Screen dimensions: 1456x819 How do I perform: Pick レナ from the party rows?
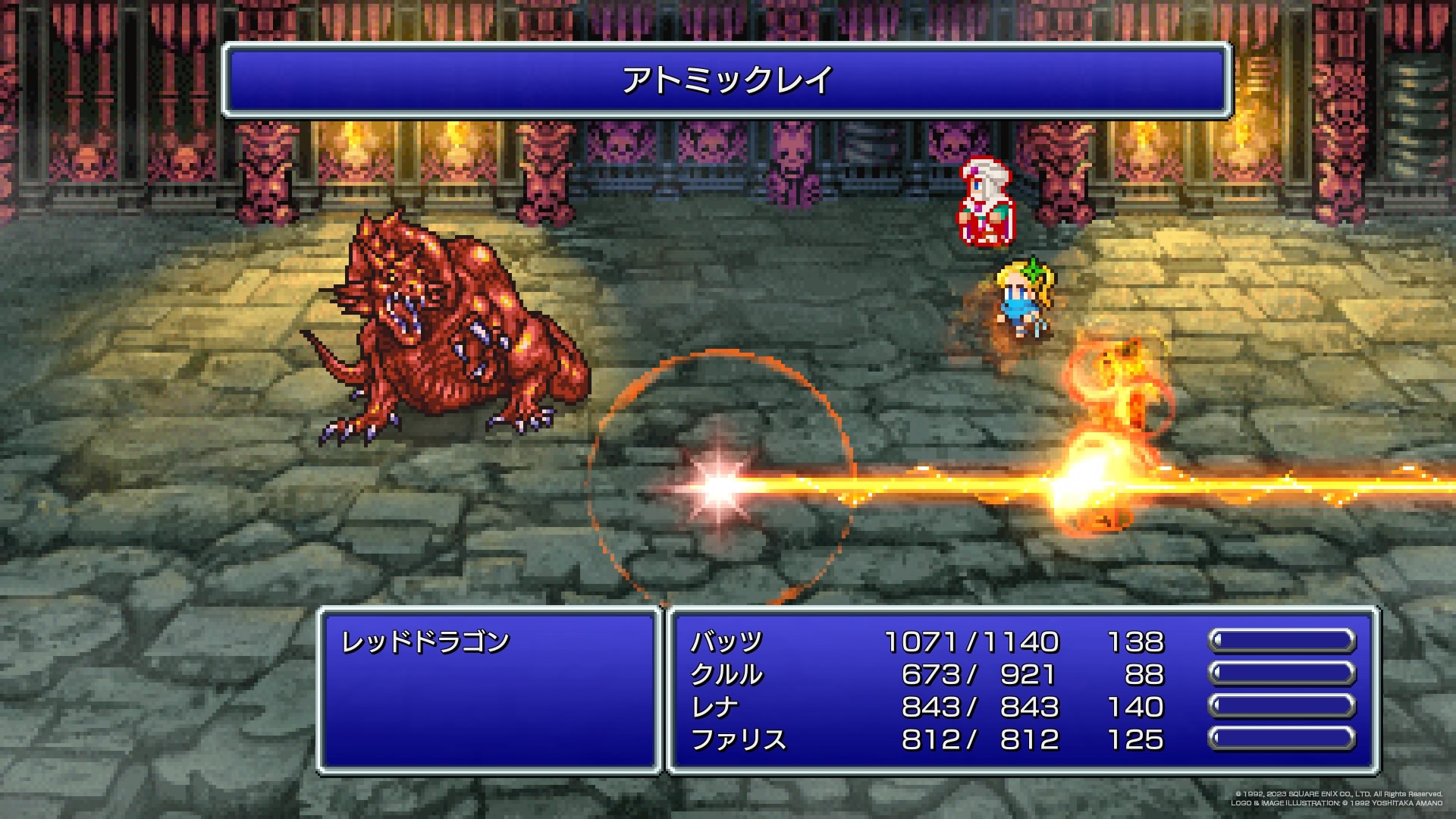coord(714,708)
